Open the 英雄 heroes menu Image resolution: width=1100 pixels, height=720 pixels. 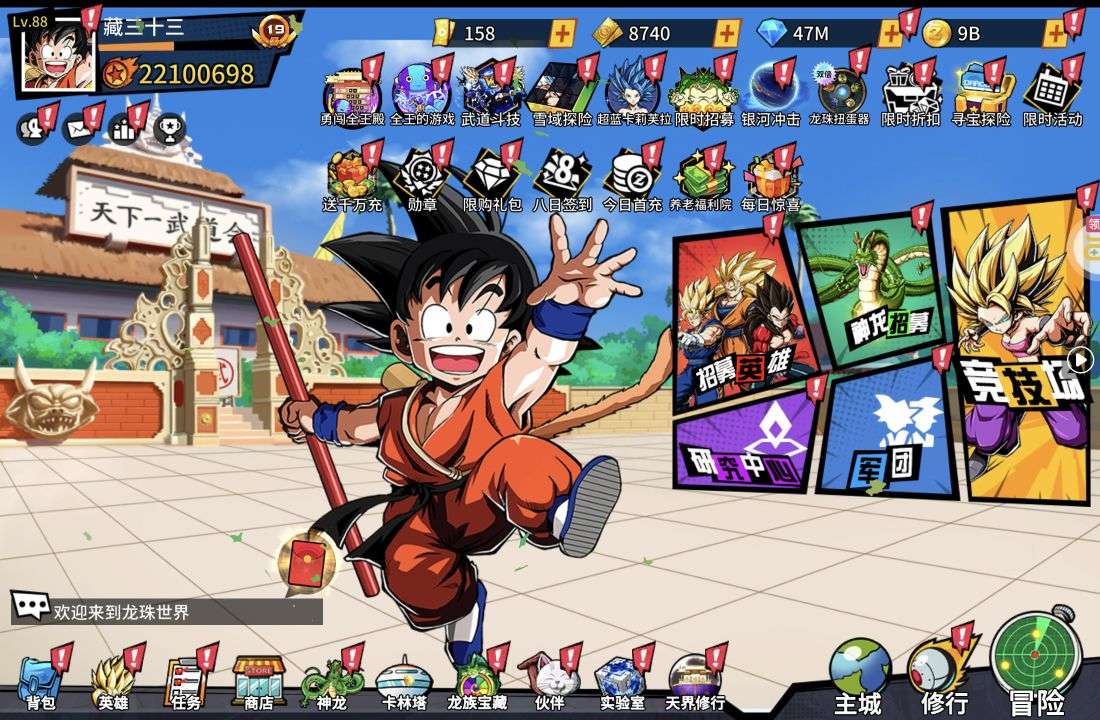112,681
